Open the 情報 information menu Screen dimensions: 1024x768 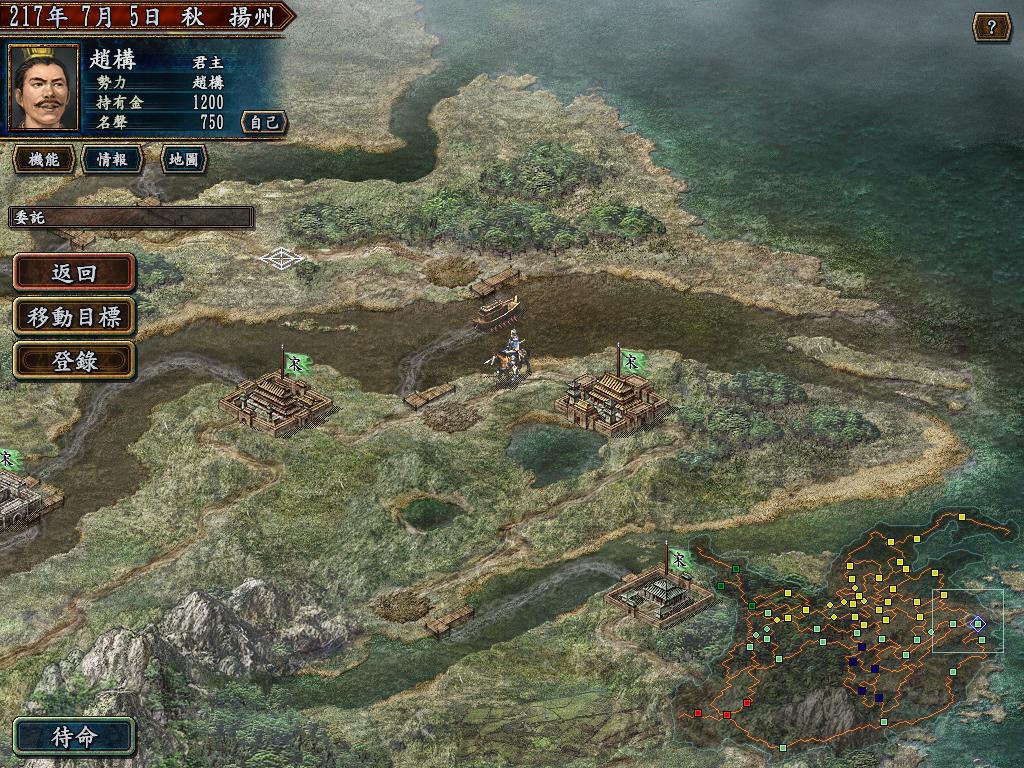[x=111, y=159]
